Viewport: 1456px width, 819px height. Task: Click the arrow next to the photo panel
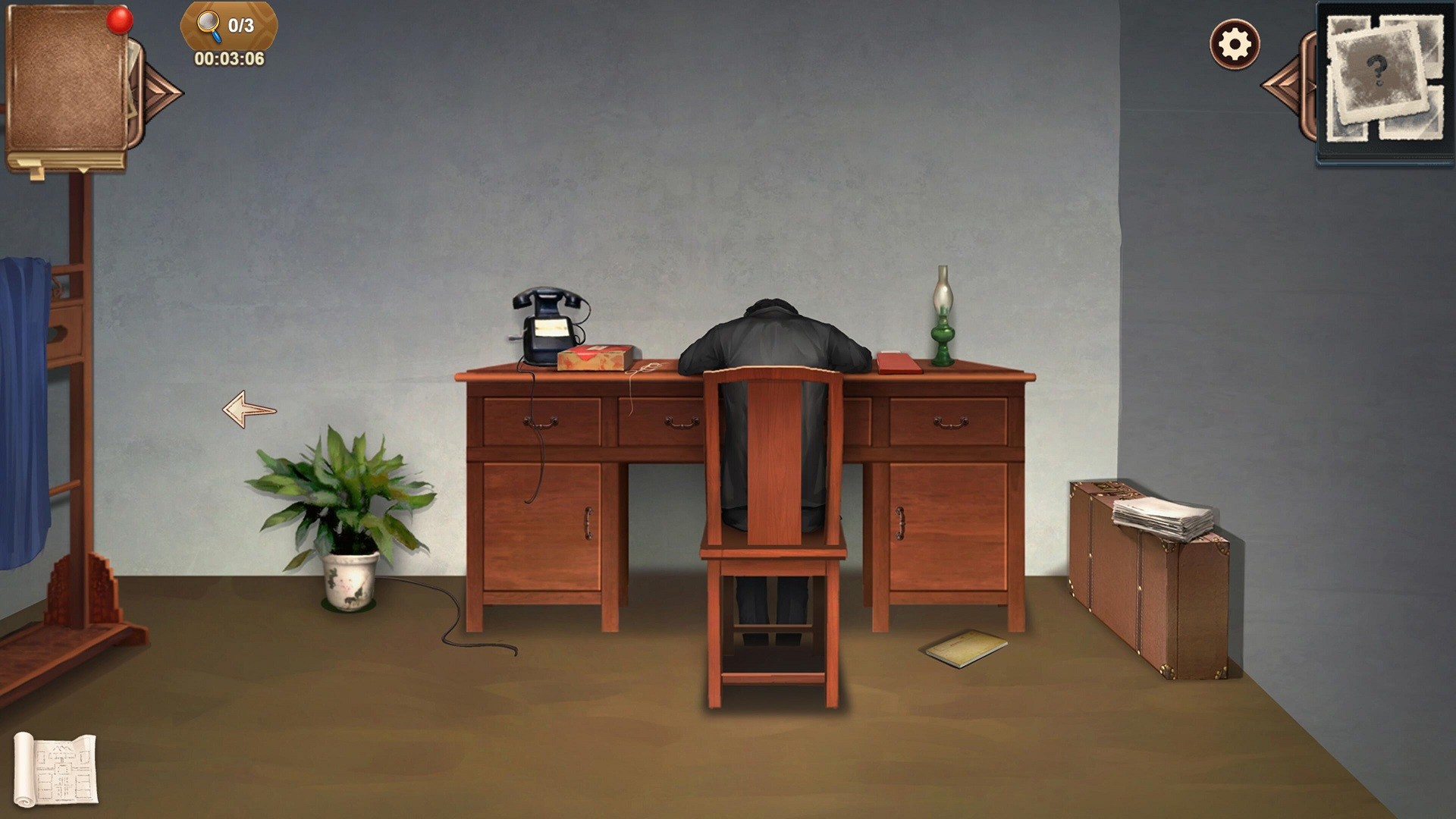click(x=1287, y=83)
